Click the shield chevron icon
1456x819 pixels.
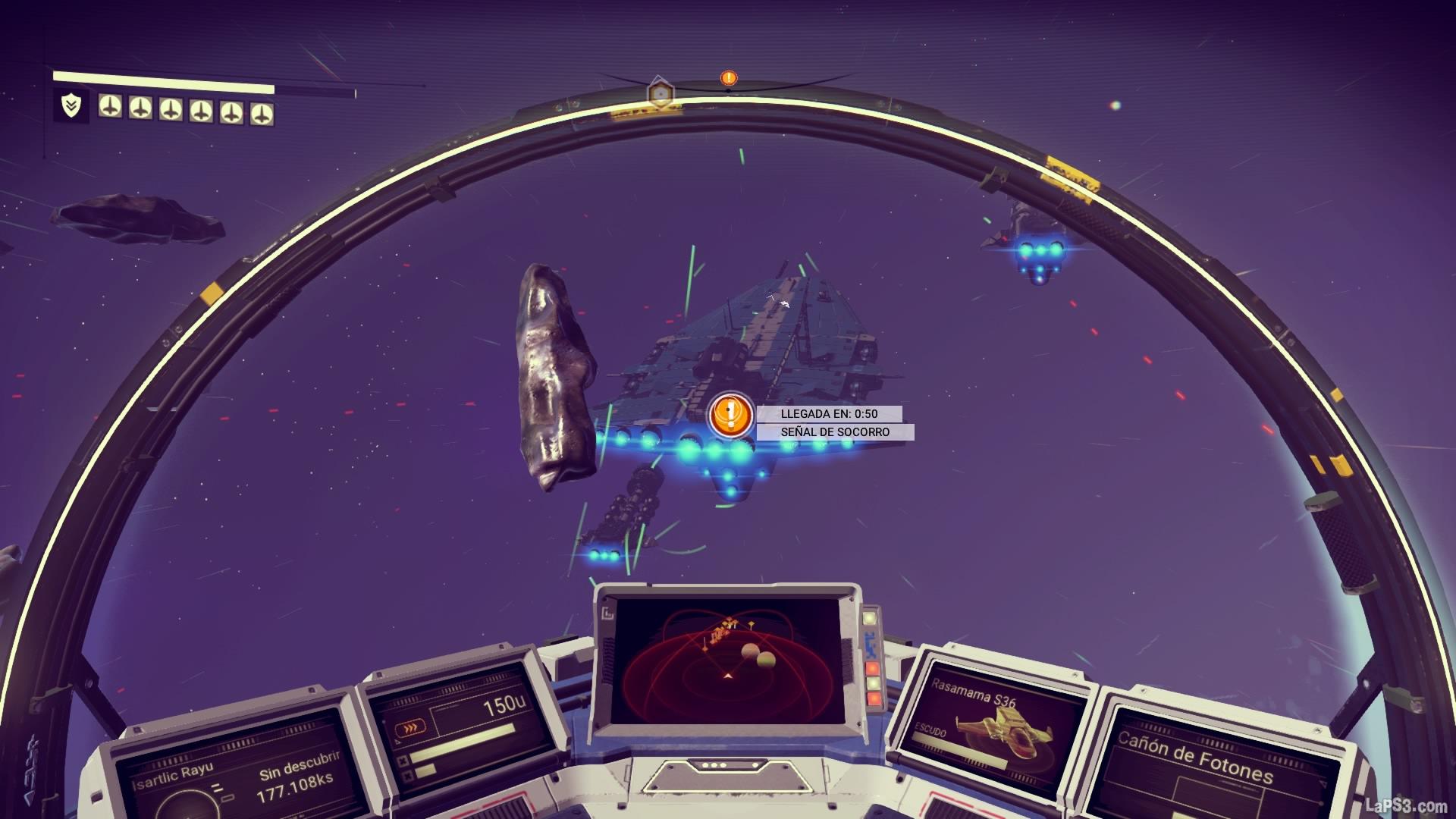(71, 107)
